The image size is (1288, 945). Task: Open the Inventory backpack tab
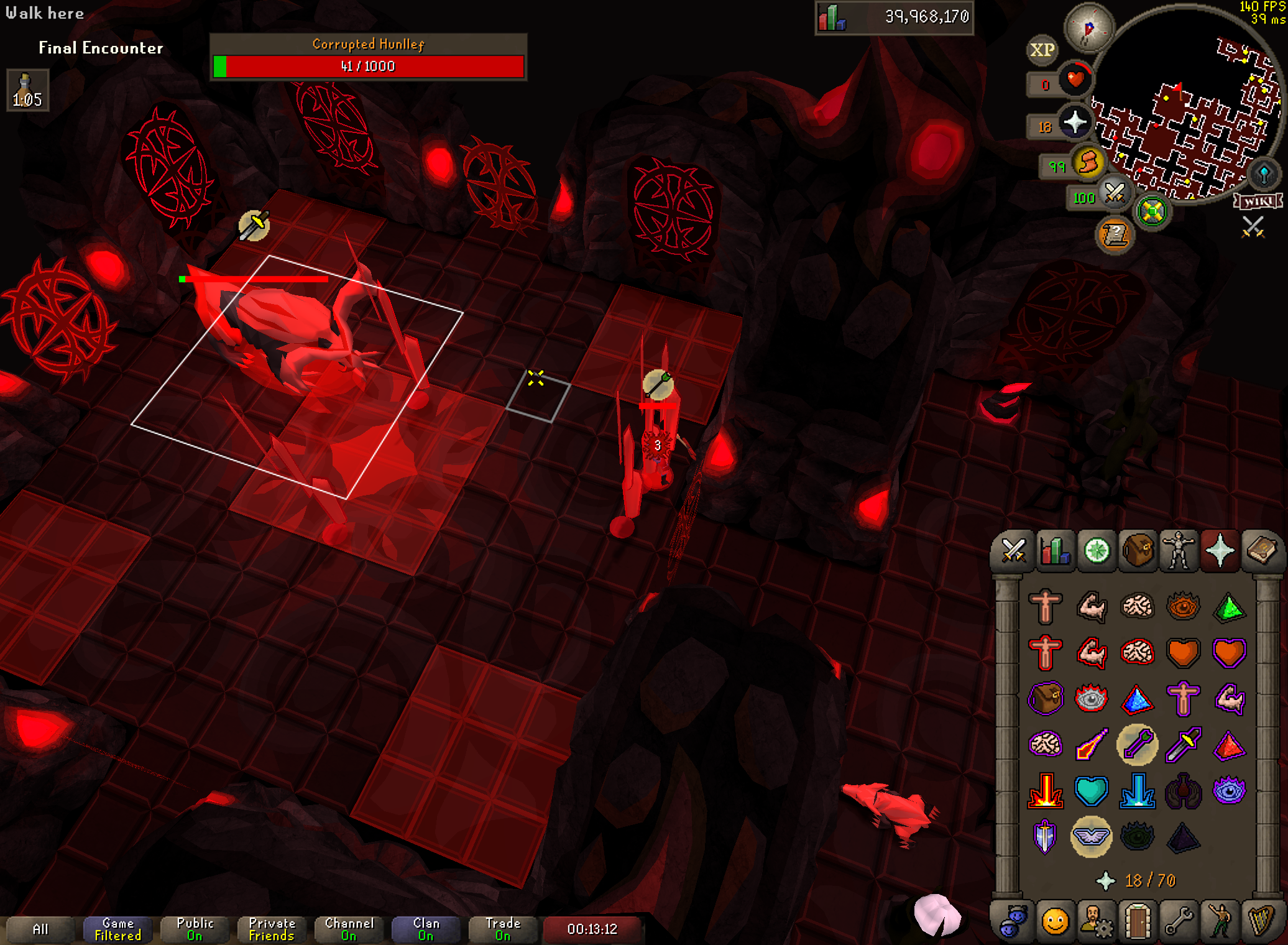click(x=1137, y=551)
